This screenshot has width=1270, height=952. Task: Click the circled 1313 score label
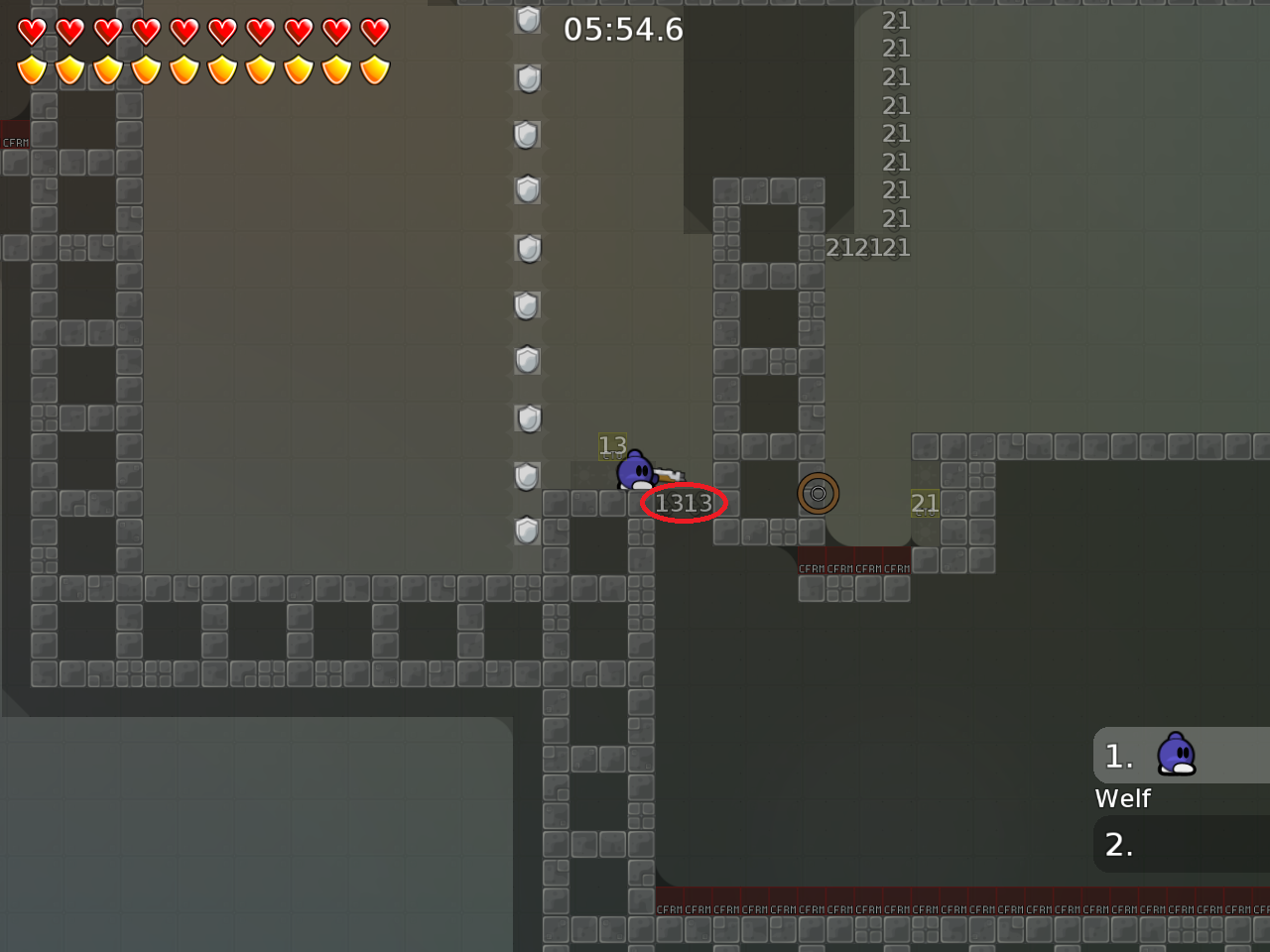[684, 504]
